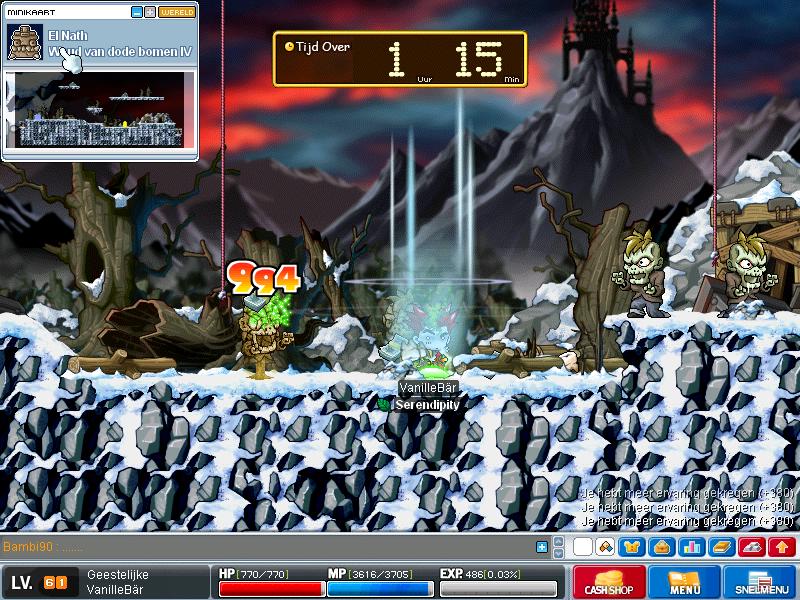Click the red up-arrow shortcut icon
This screenshot has height=600, width=800.
tap(780, 547)
